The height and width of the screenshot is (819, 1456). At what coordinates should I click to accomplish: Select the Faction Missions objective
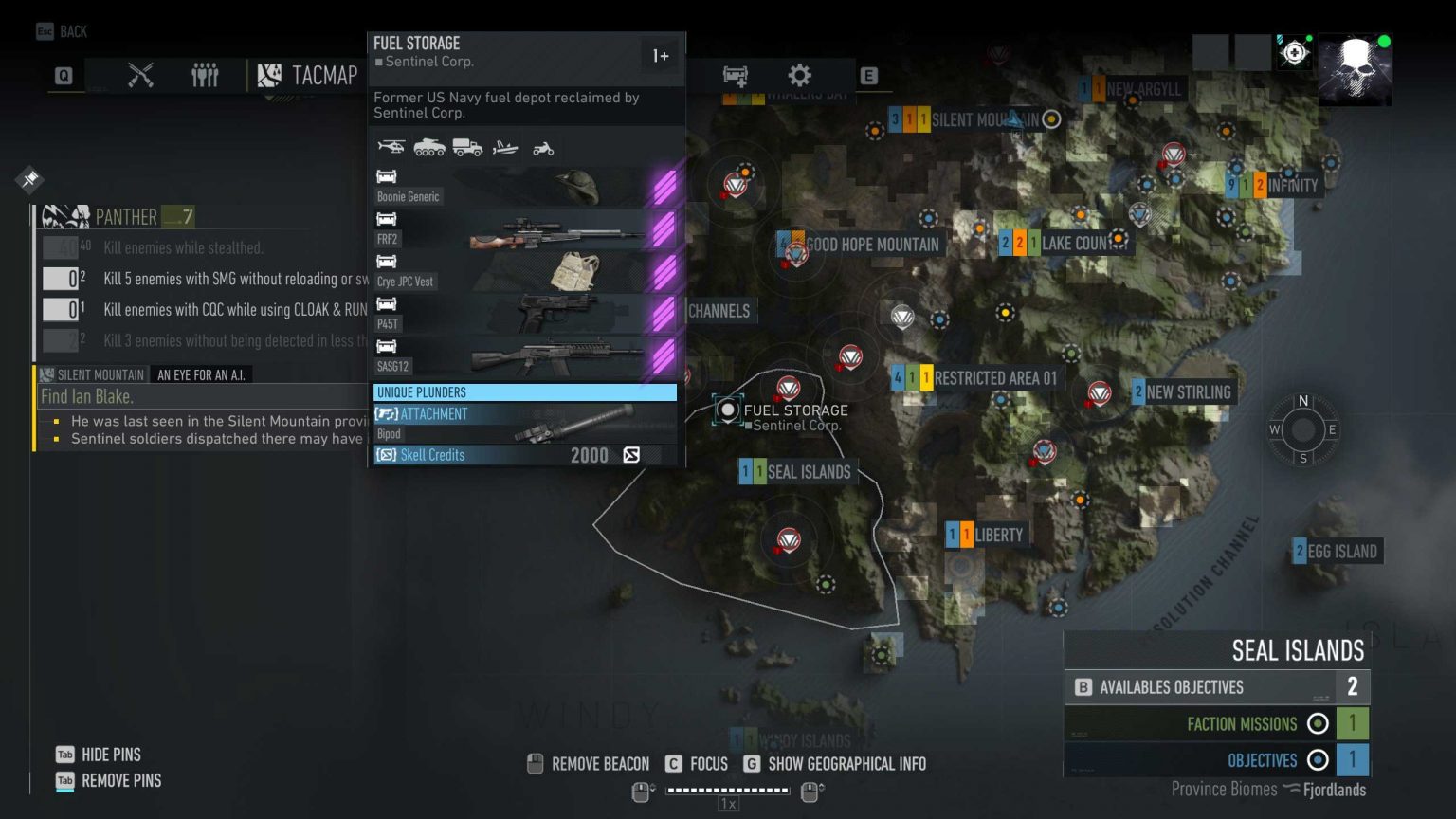point(1244,723)
